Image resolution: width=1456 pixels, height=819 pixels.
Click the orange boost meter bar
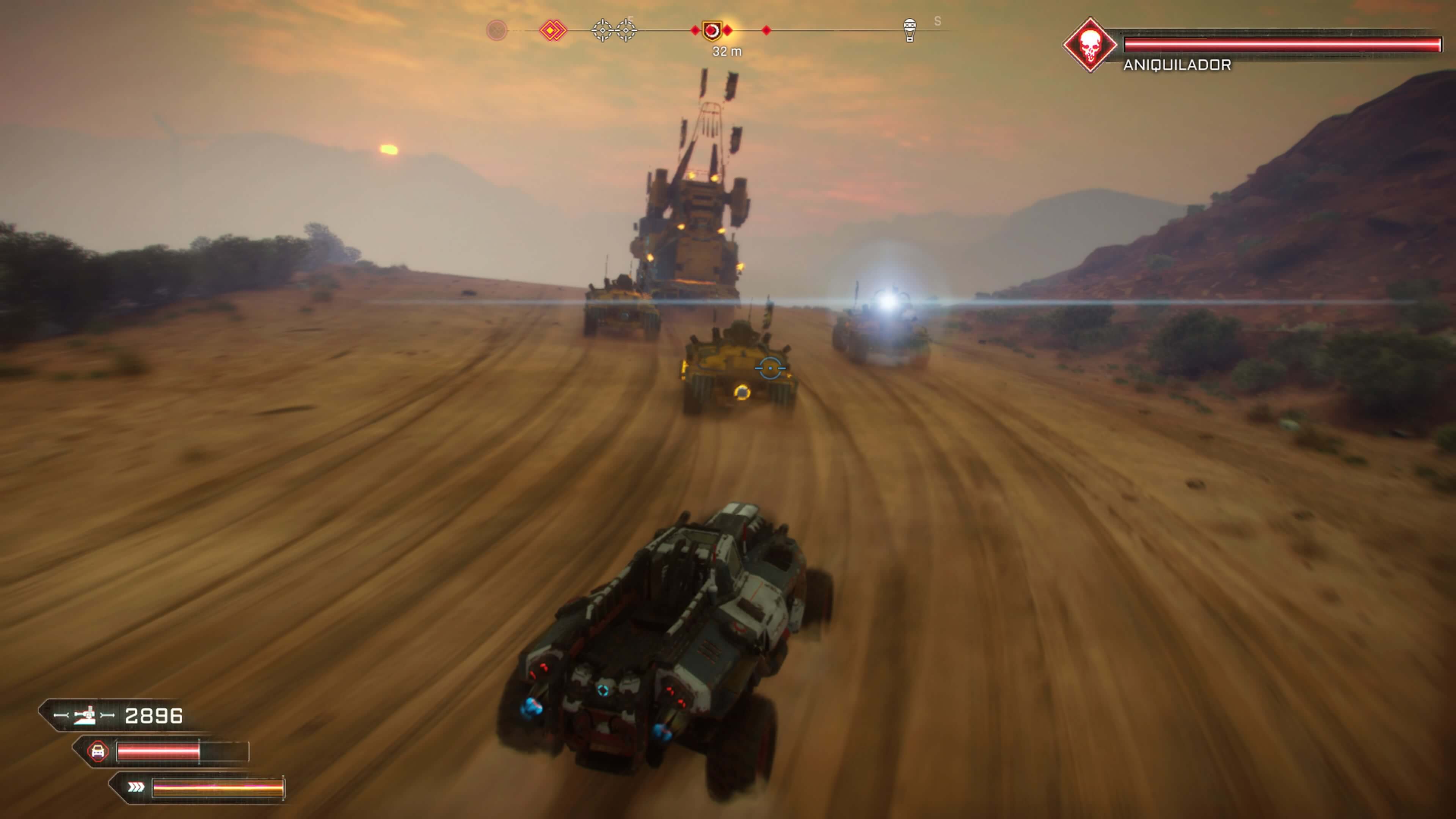[x=220, y=788]
